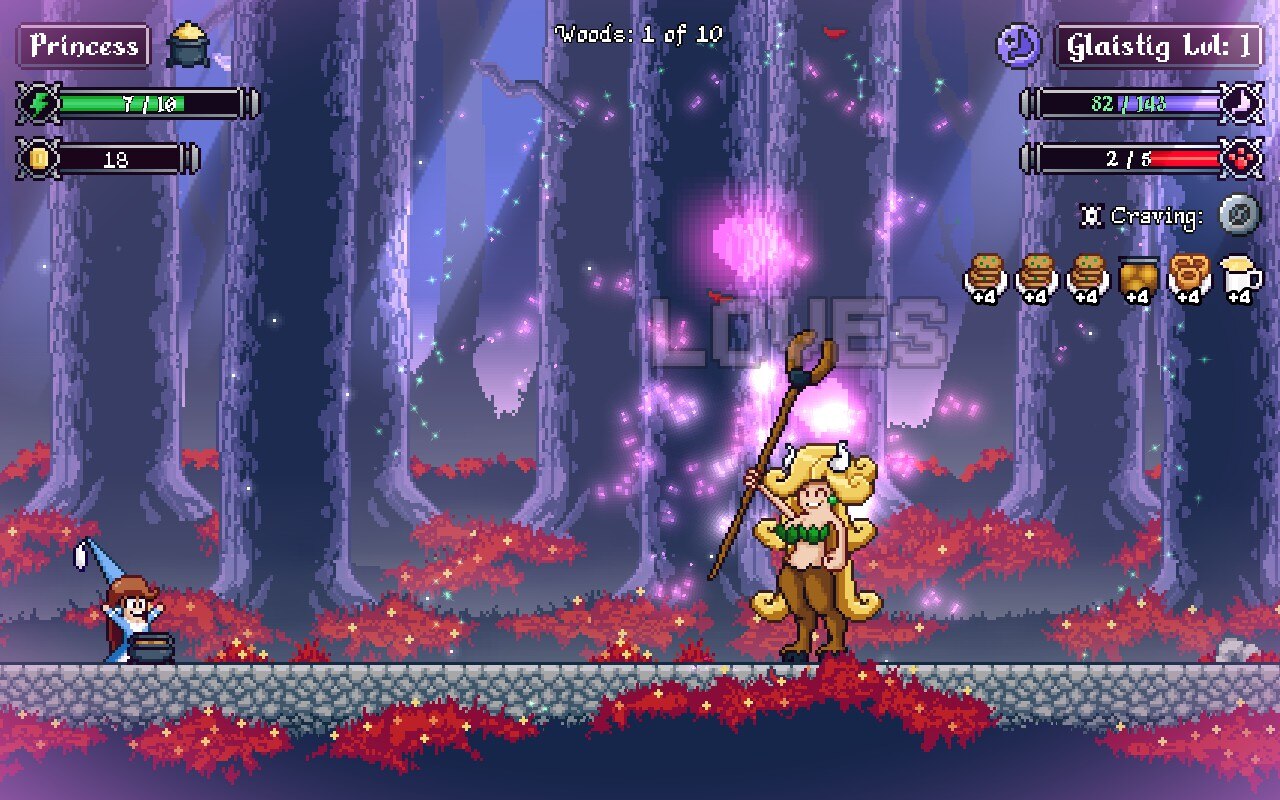Click the Princess name plate
The image size is (1280, 800).
(x=83, y=46)
